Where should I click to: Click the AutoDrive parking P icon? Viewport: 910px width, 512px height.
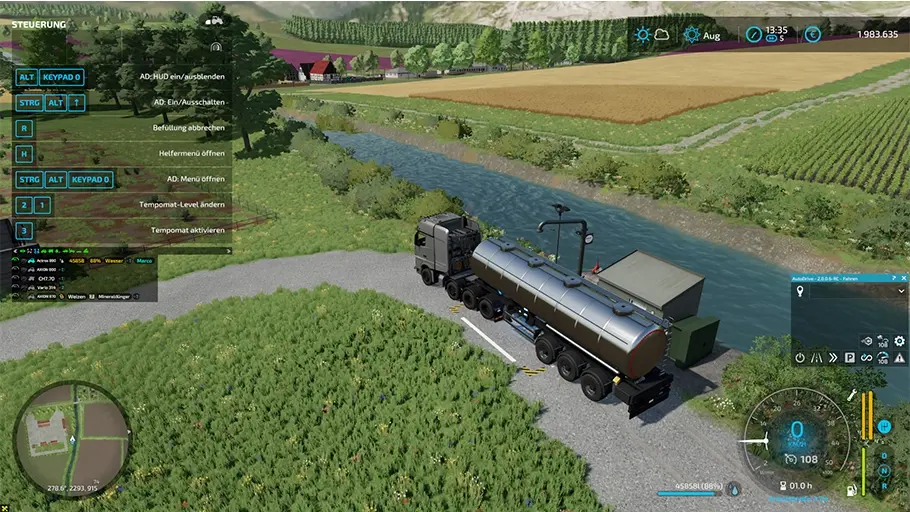pos(850,358)
